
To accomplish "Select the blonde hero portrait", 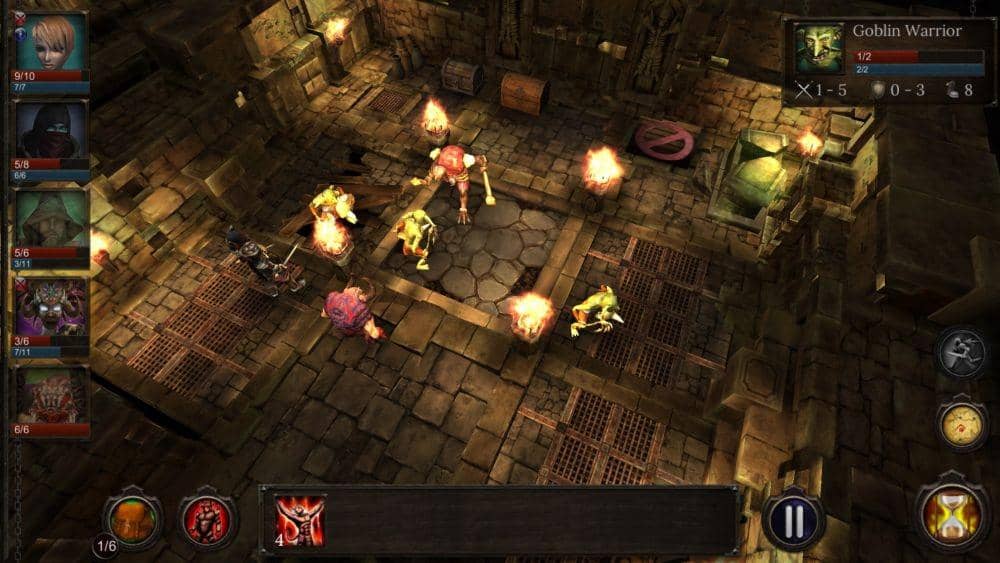I will point(52,41).
